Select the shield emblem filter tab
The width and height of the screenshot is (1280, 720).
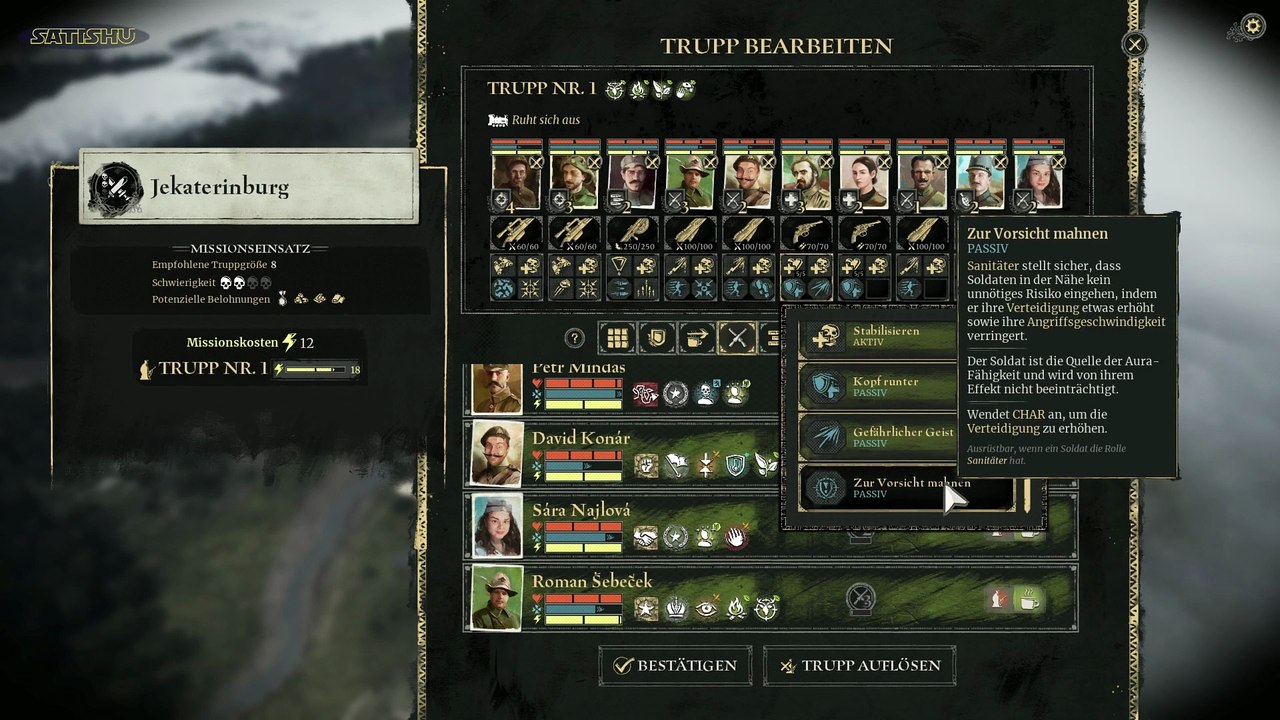point(657,338)
